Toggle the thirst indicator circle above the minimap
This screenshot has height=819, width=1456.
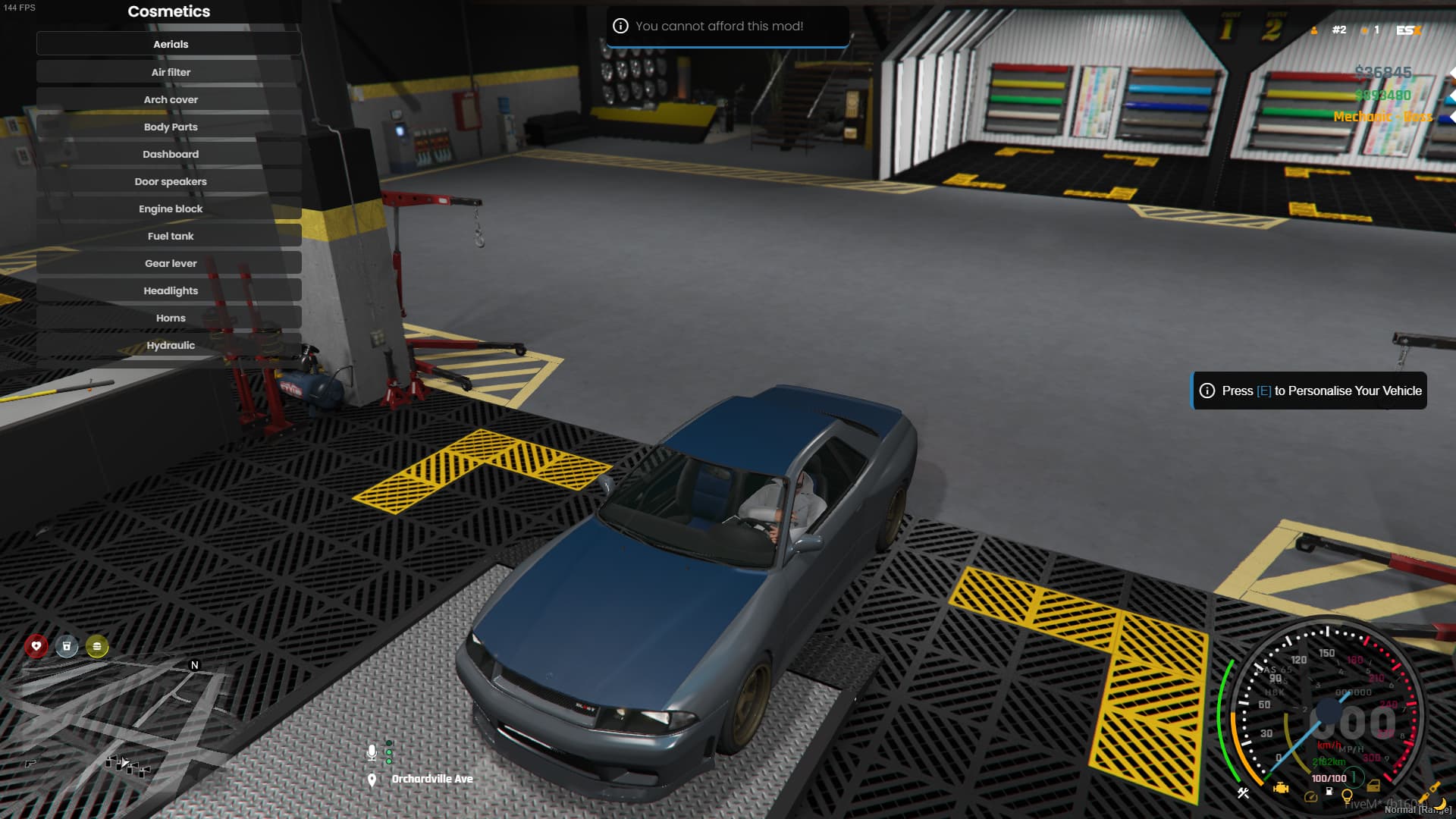(67, 645)
